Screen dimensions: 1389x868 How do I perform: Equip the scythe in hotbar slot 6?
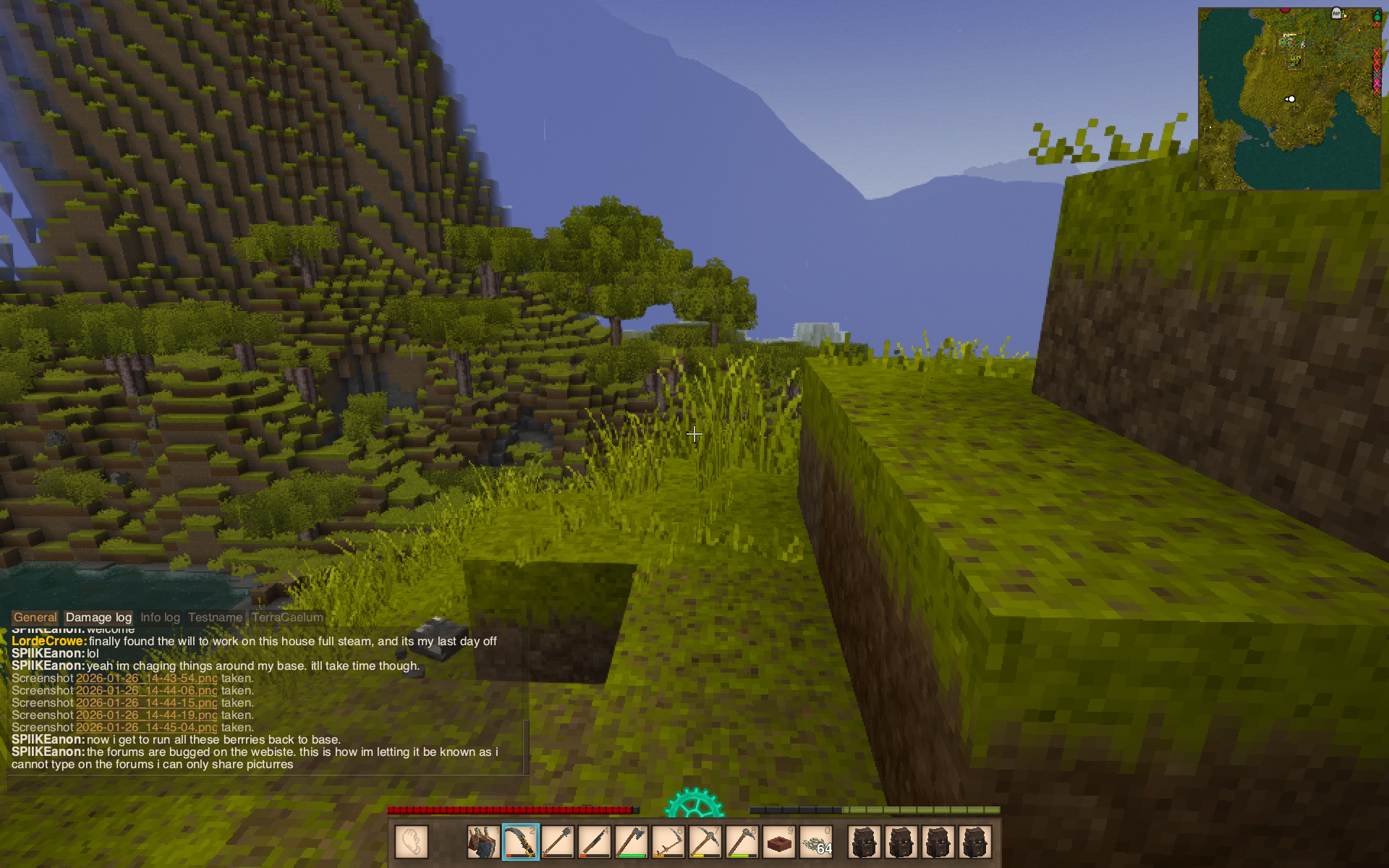tap(668, 842)
